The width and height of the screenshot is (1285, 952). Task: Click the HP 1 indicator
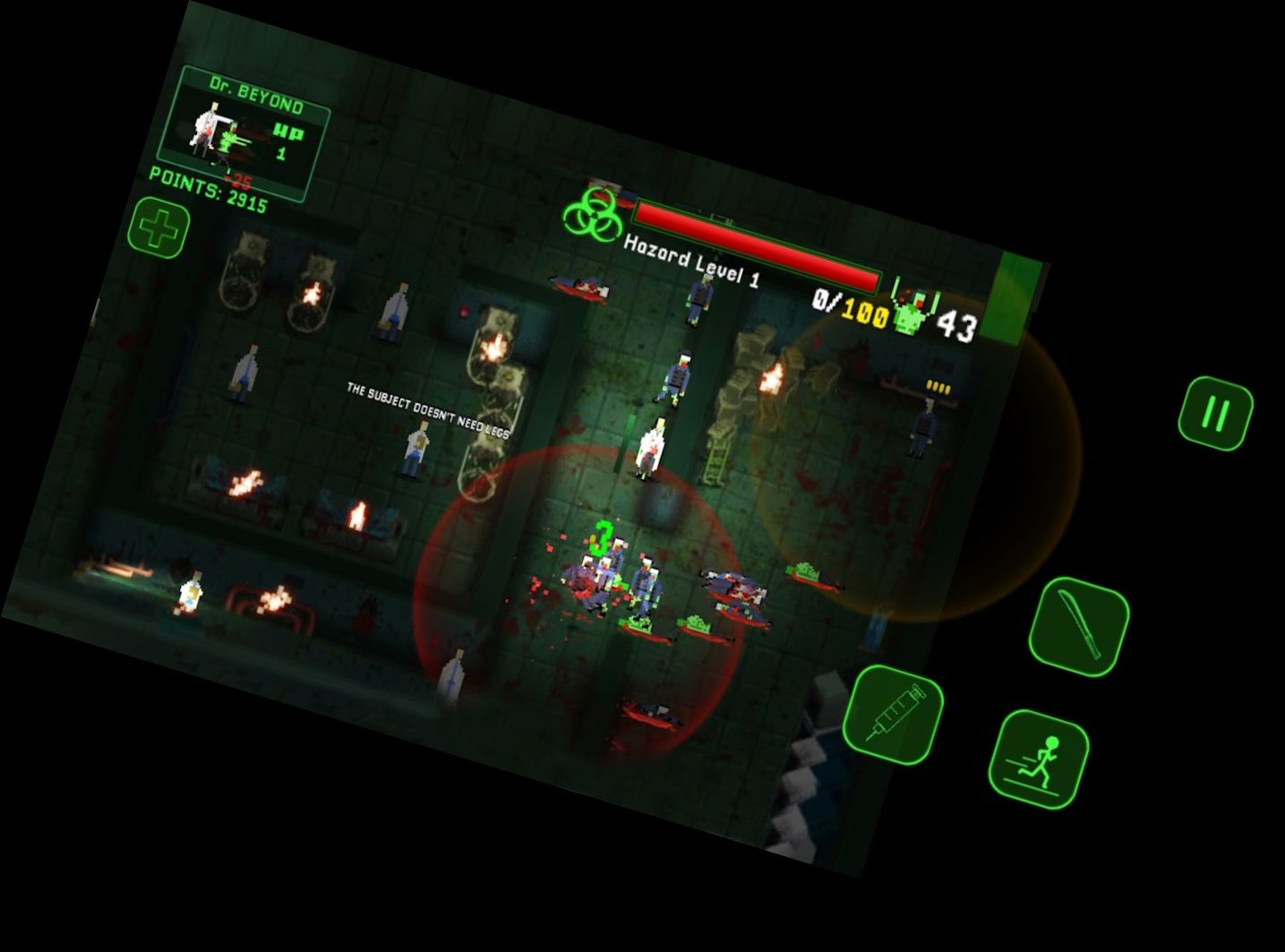coord(287,142)
